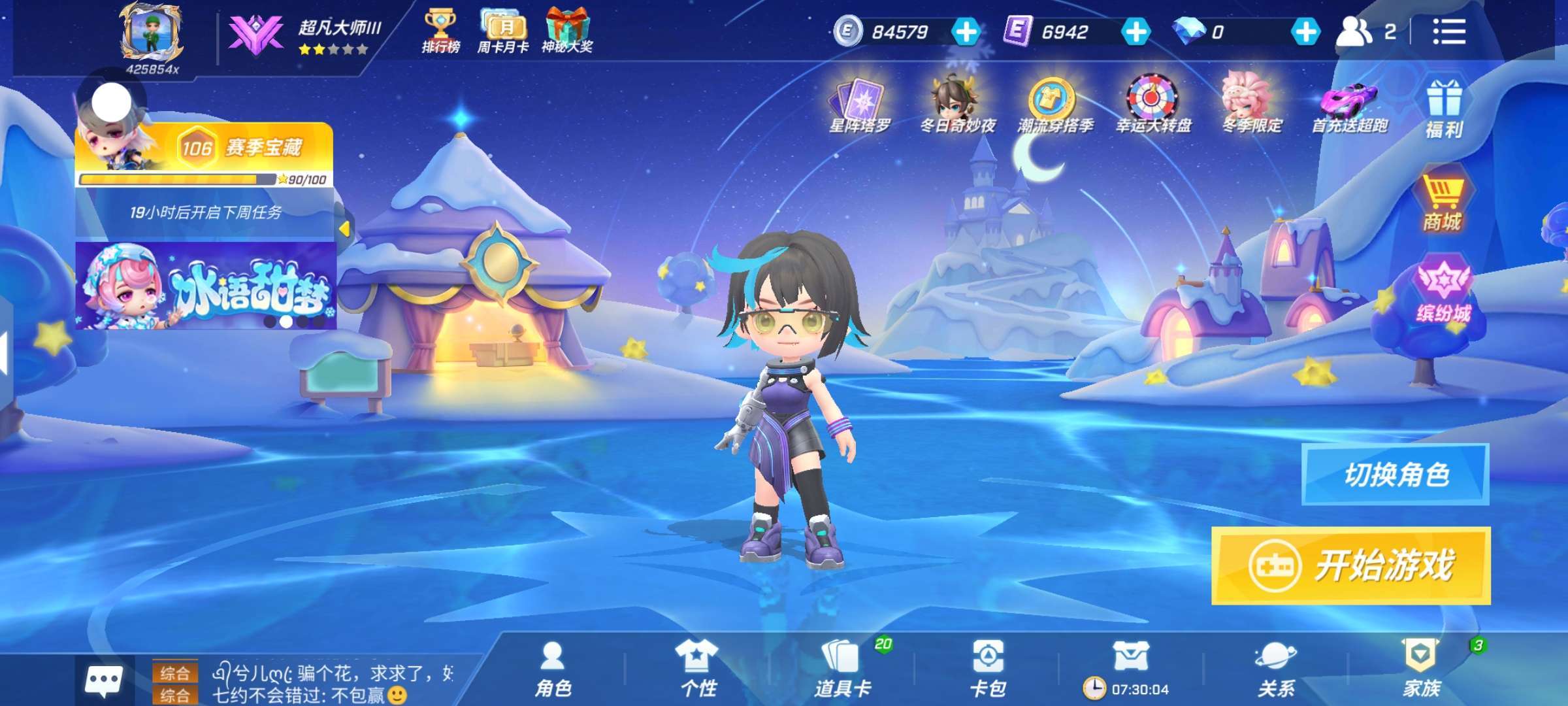Open the 卡包 card pack tab
This screenshot has height=706, width=1568.
click(x=987, y=669)
